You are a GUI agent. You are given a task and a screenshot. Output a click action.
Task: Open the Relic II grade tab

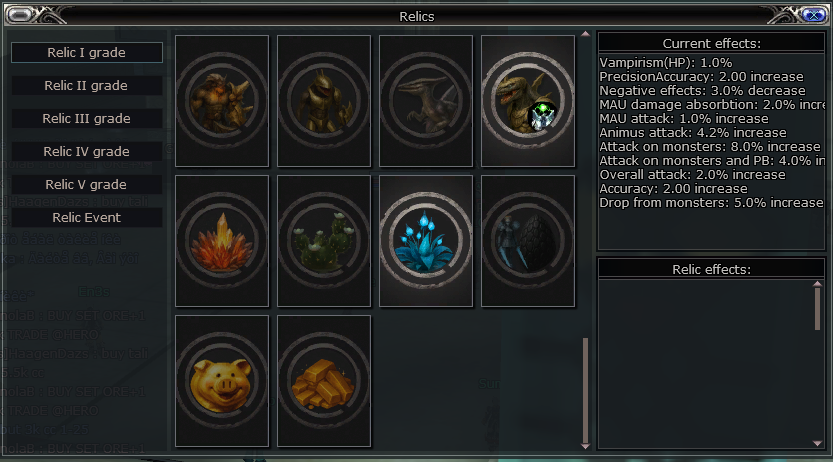(87, 85)
